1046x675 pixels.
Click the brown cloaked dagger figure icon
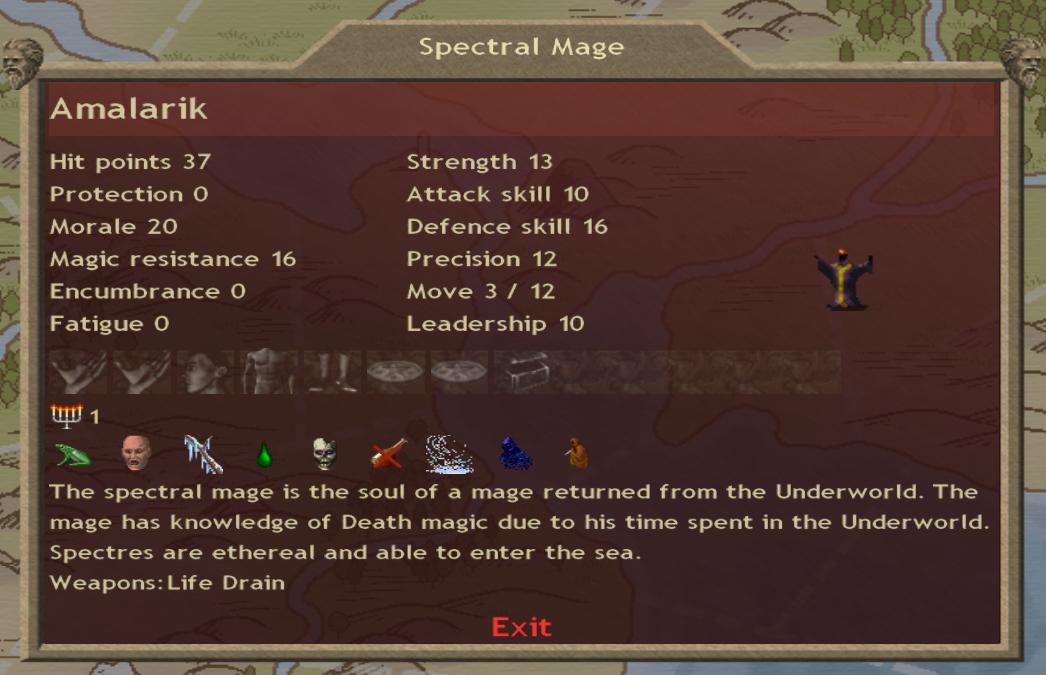click(x=576, y=455)
